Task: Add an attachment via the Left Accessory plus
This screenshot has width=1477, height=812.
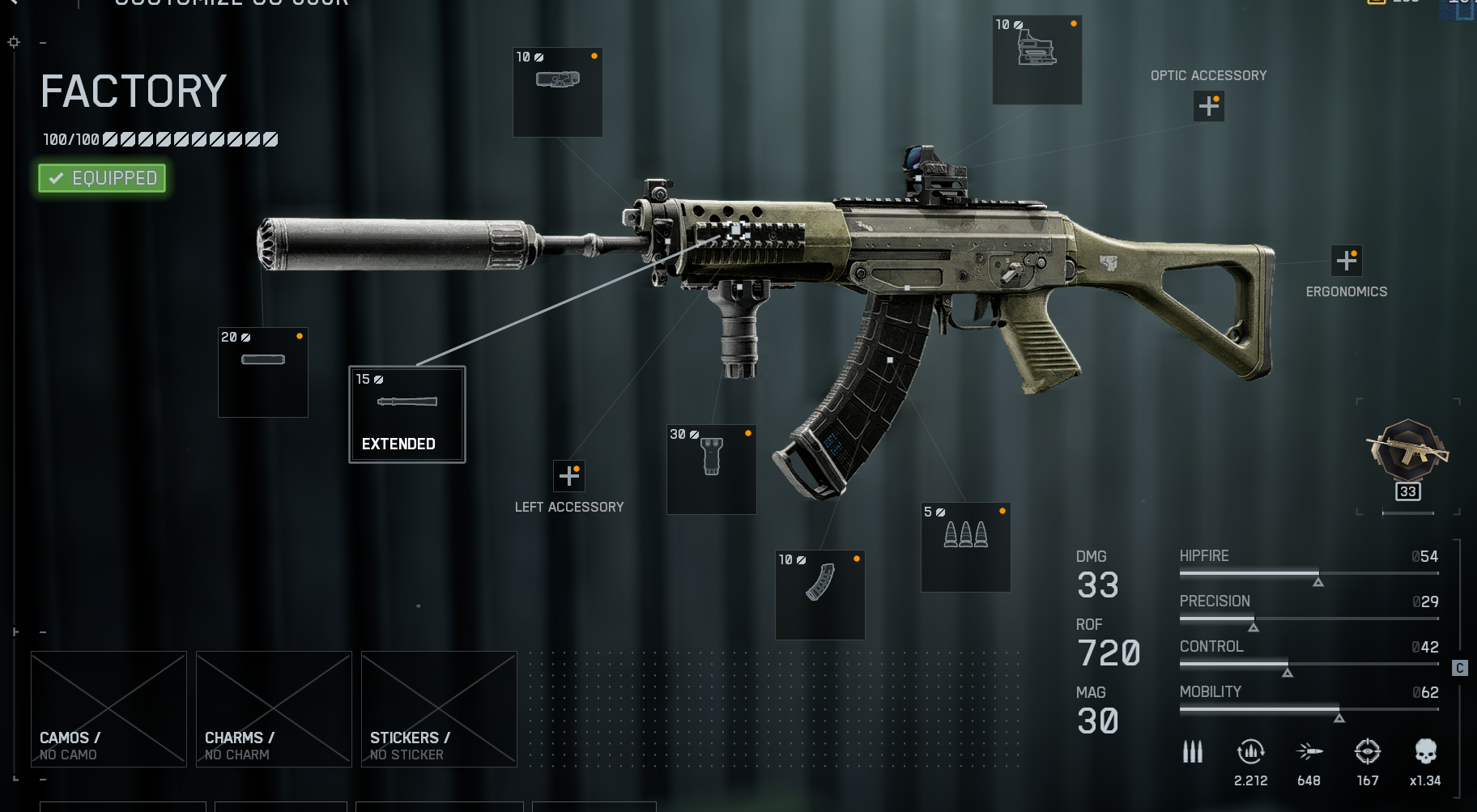Action: (569, 476)
